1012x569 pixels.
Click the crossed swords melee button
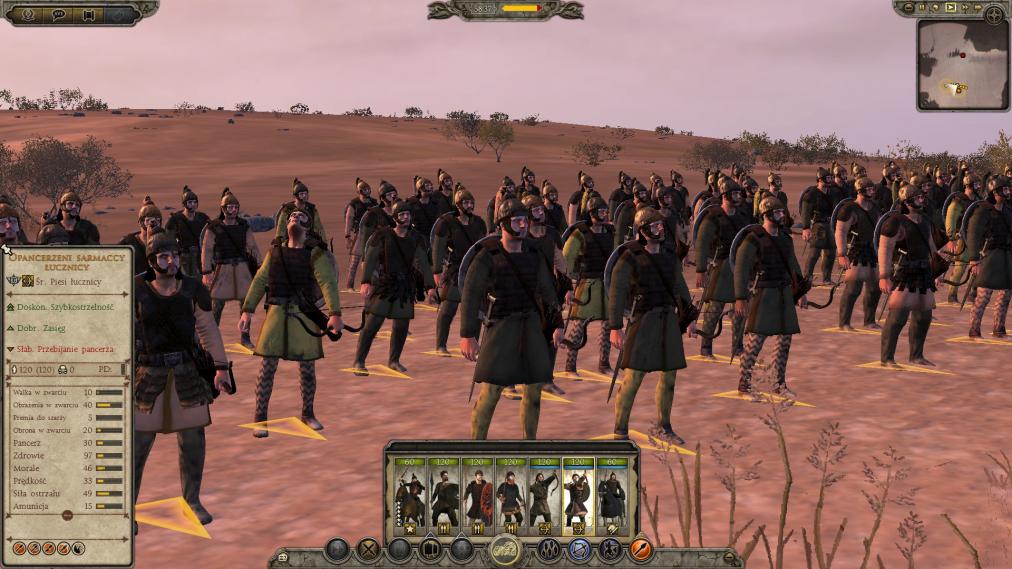coord(369,549)
